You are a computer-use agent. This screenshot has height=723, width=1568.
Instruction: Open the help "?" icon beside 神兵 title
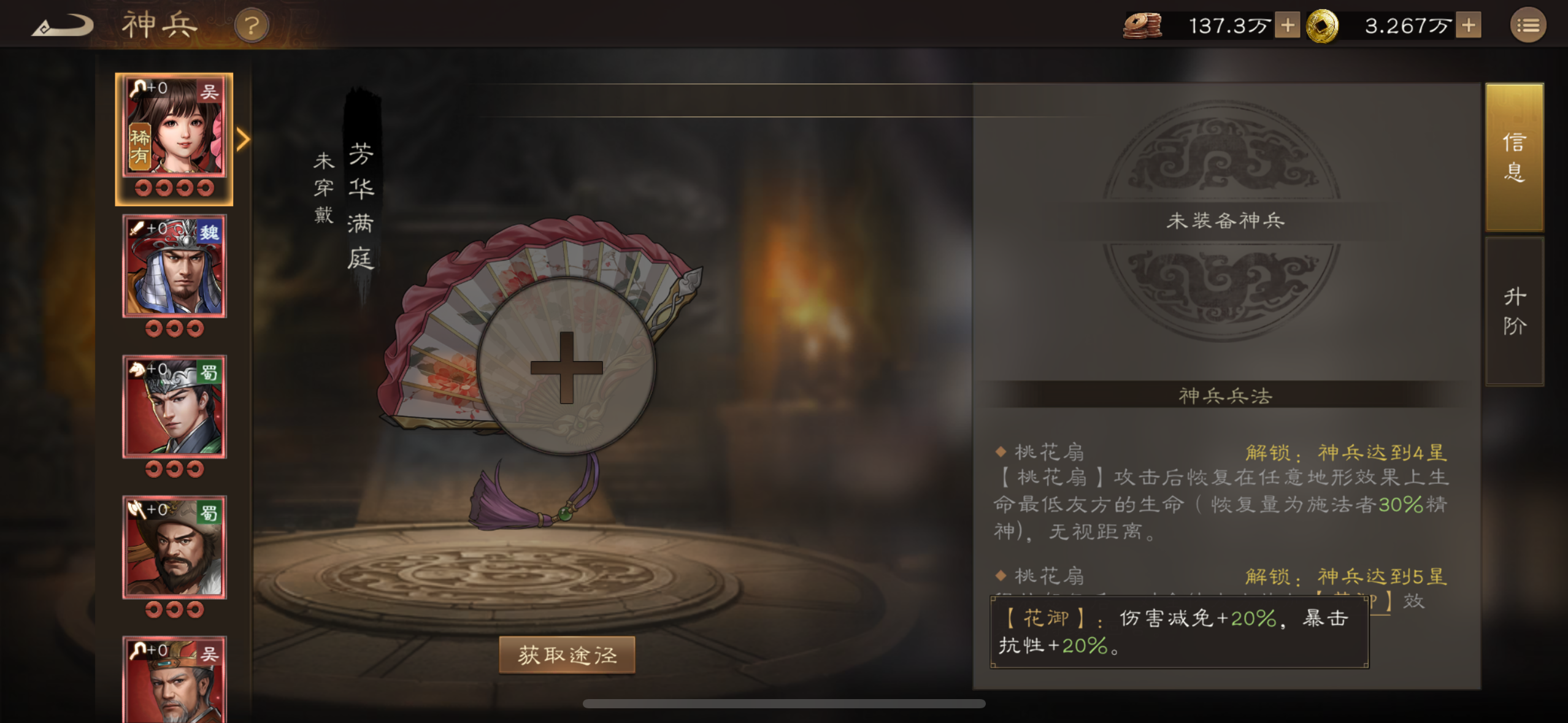point(252,26)
